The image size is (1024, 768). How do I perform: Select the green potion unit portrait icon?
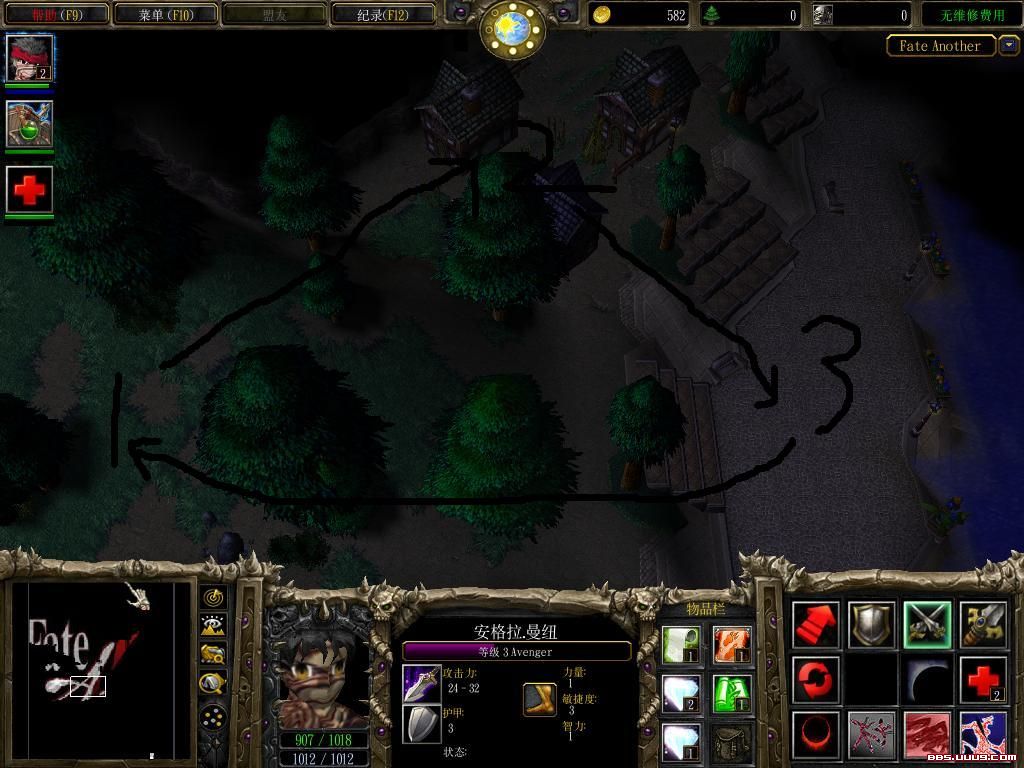pyautogui.click(x=30, y=124)
